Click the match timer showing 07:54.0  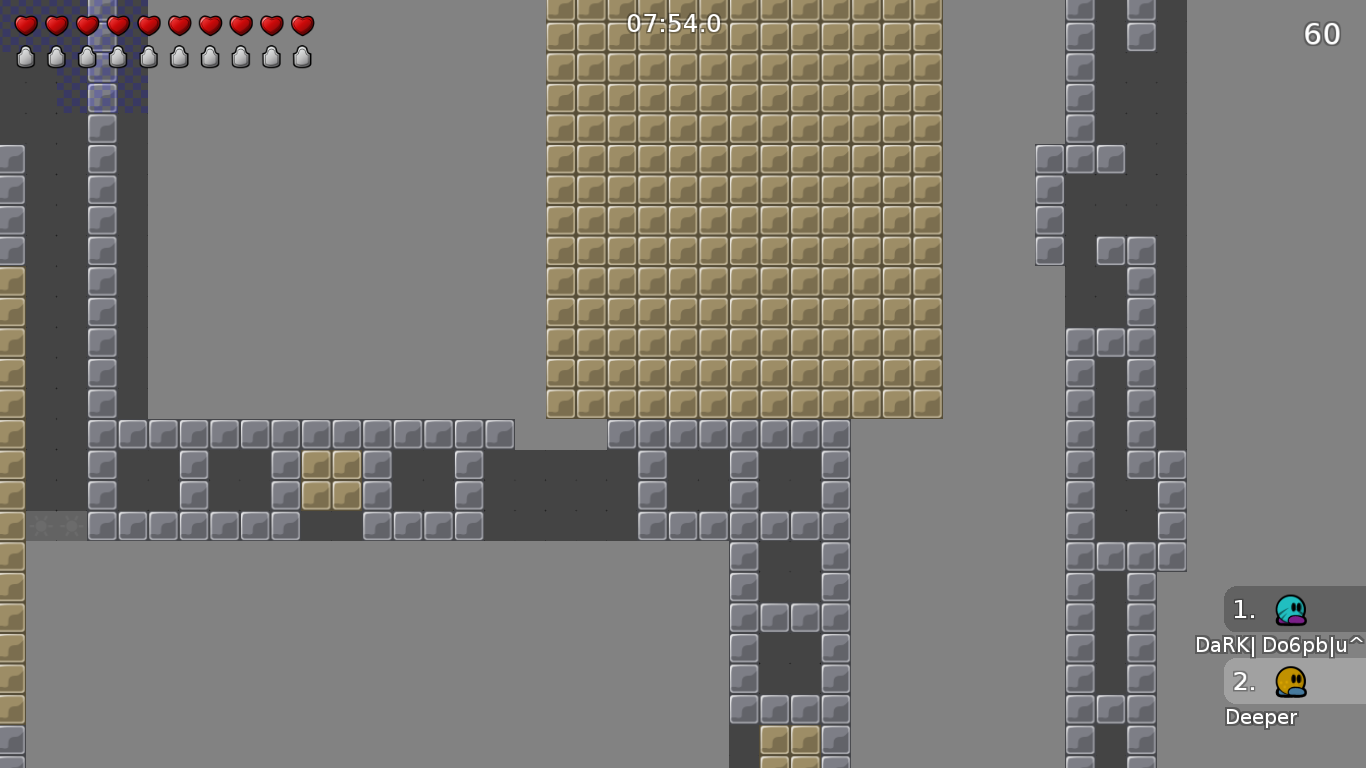click(x=675, y=23)
